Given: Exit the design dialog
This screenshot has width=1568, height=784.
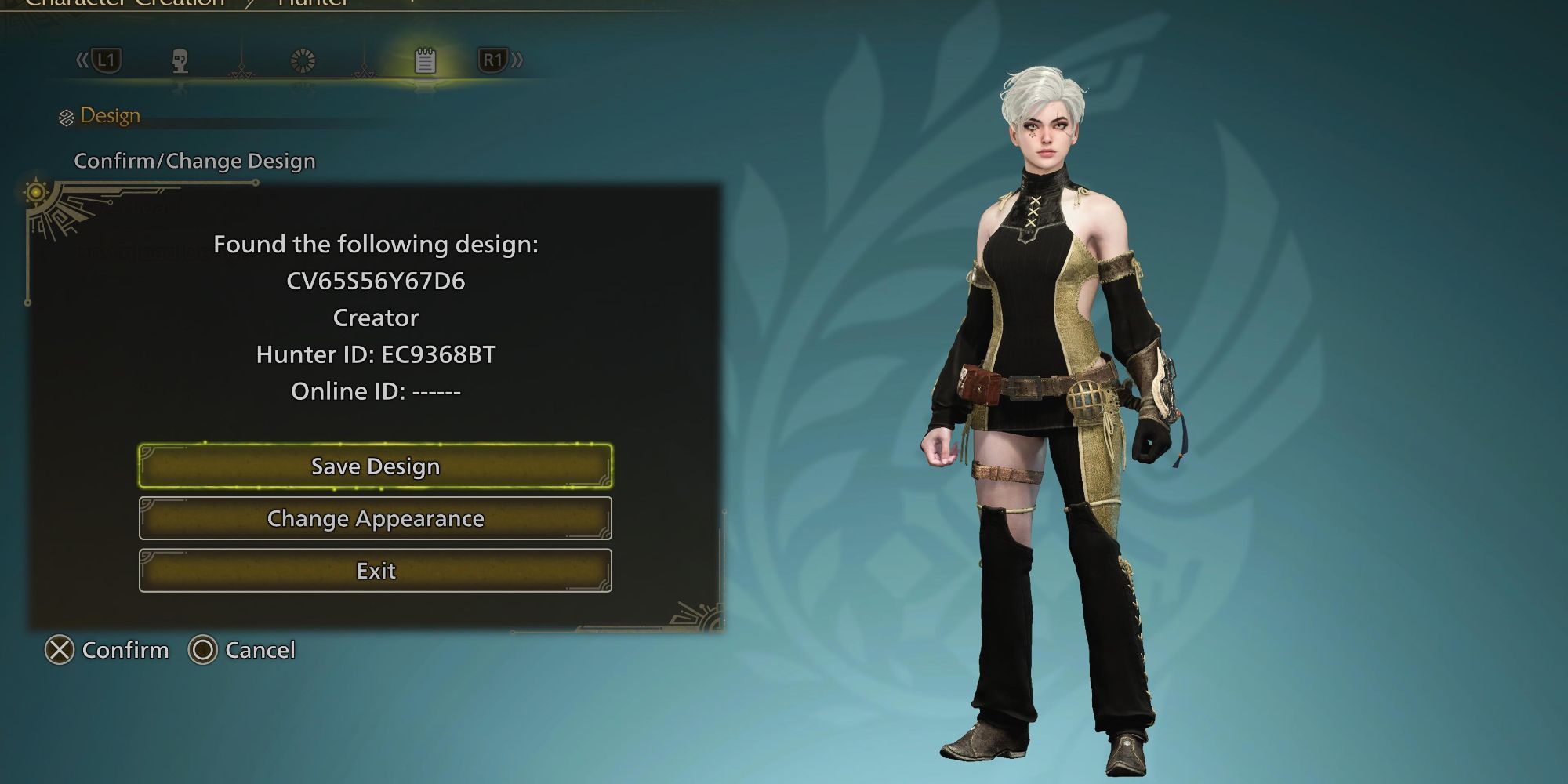Looking at the screenshot, I should click(x=376, y=571).
